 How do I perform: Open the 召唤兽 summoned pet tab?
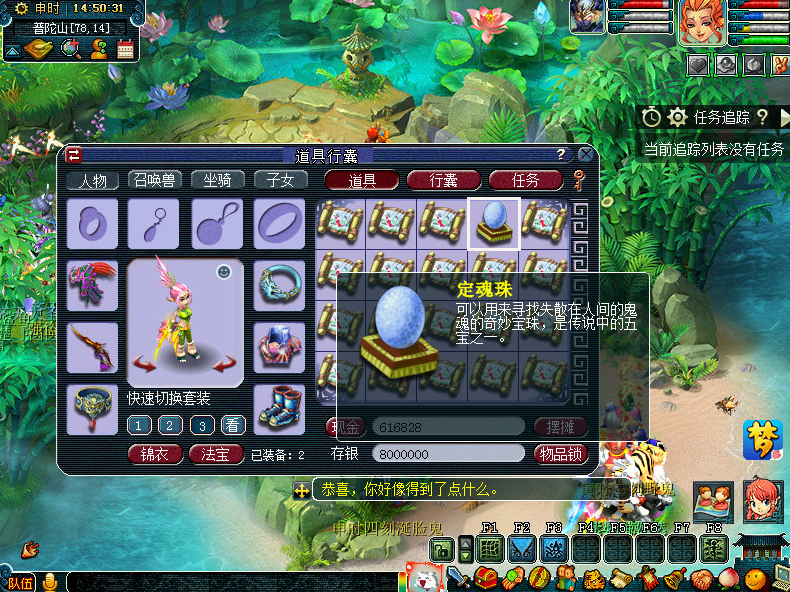coord(155,180)
